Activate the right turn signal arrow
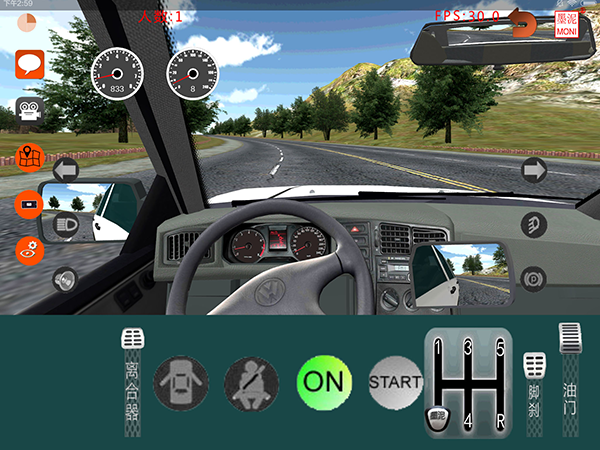Image resolution: width=600 pixels, height=450 pixels. coord(534,170)
